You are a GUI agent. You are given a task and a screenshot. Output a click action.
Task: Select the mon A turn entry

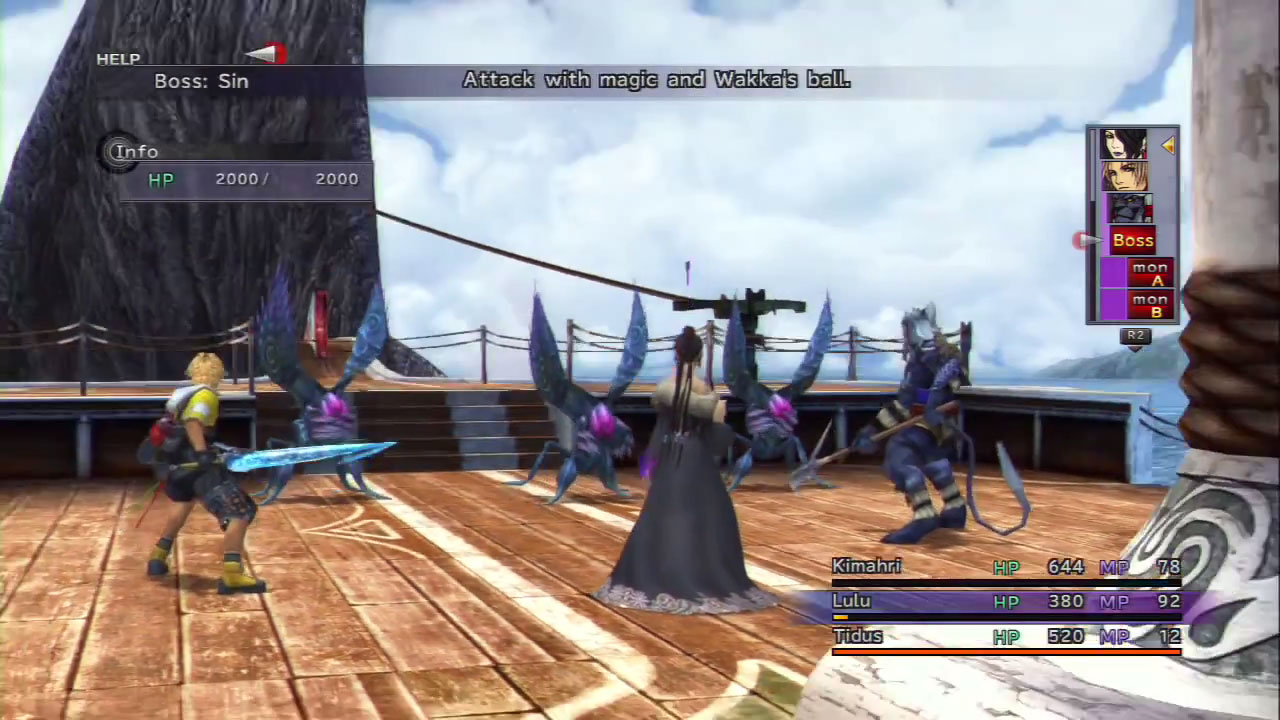[x=1149, y=272]
